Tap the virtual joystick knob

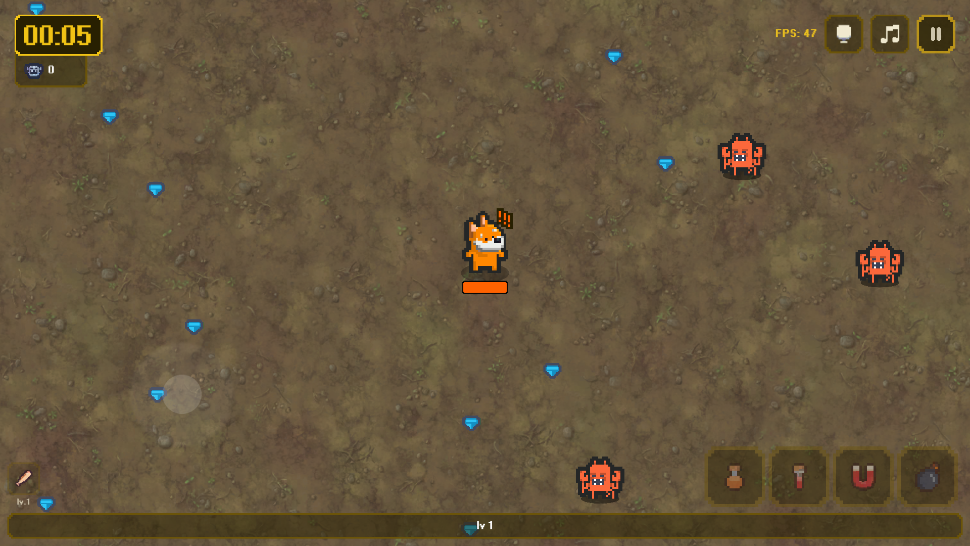pyautogui.click(x=182, y=394)
